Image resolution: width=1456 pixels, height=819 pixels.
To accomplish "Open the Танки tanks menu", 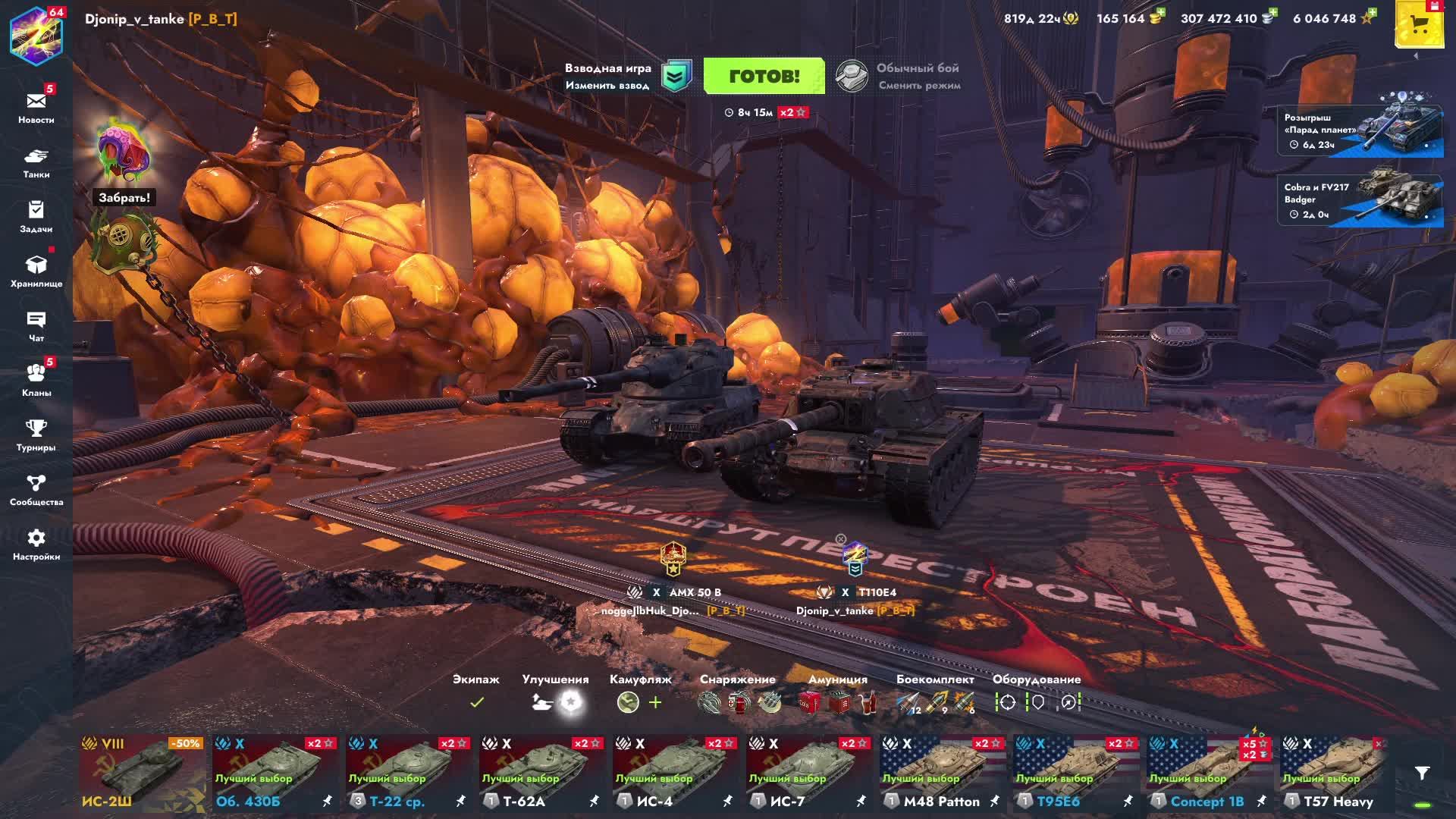I will (x=36, y=162).
